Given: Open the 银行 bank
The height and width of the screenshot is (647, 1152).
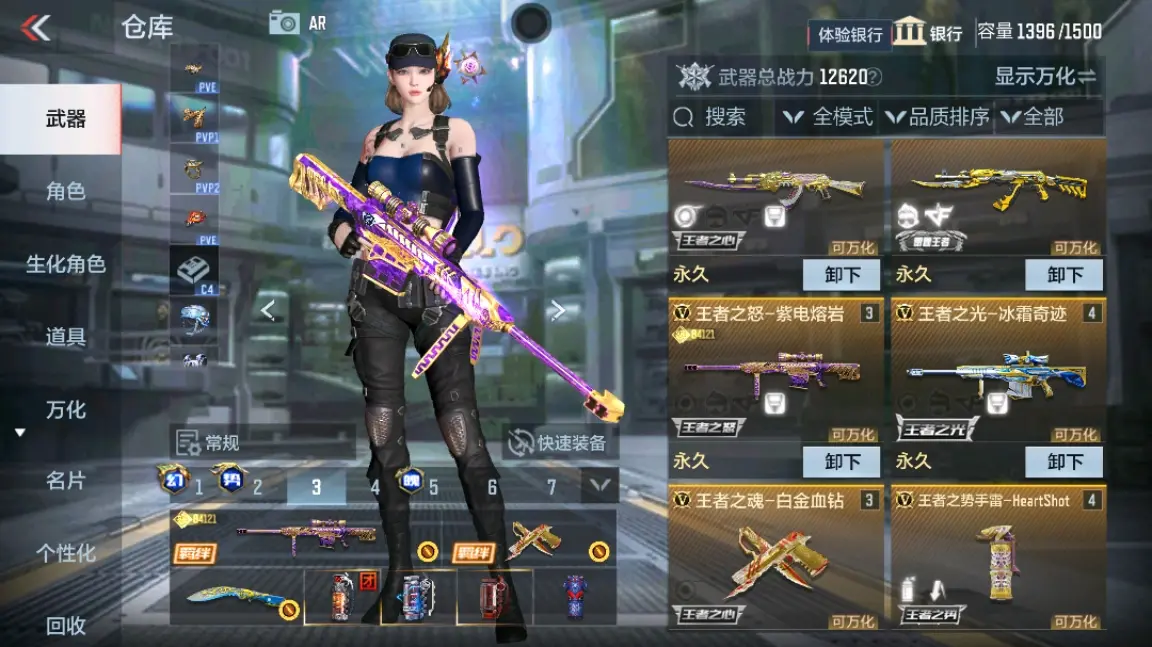Looking at the screenshot, I should (928, 32).
